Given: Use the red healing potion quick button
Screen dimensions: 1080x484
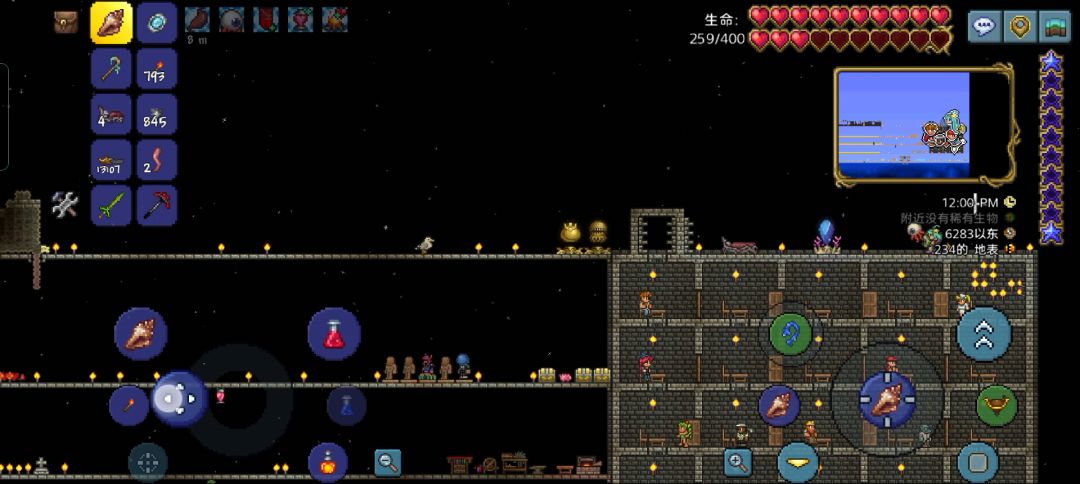Looking at the screenshot, I should [333, 334].
